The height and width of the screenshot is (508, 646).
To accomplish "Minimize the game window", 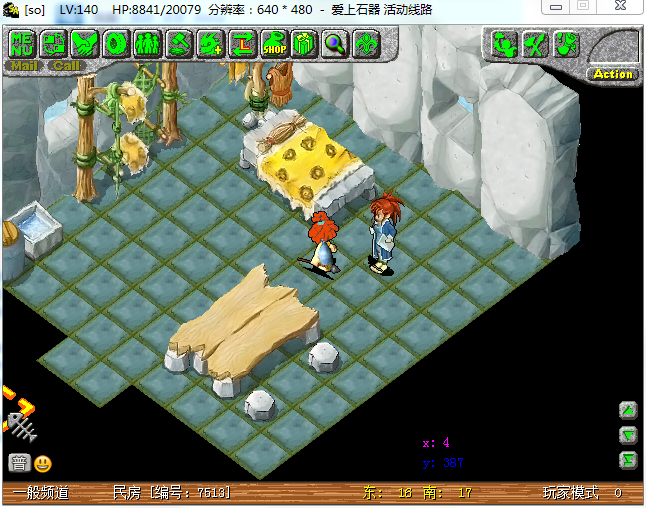I will click(x=555, y=6).
